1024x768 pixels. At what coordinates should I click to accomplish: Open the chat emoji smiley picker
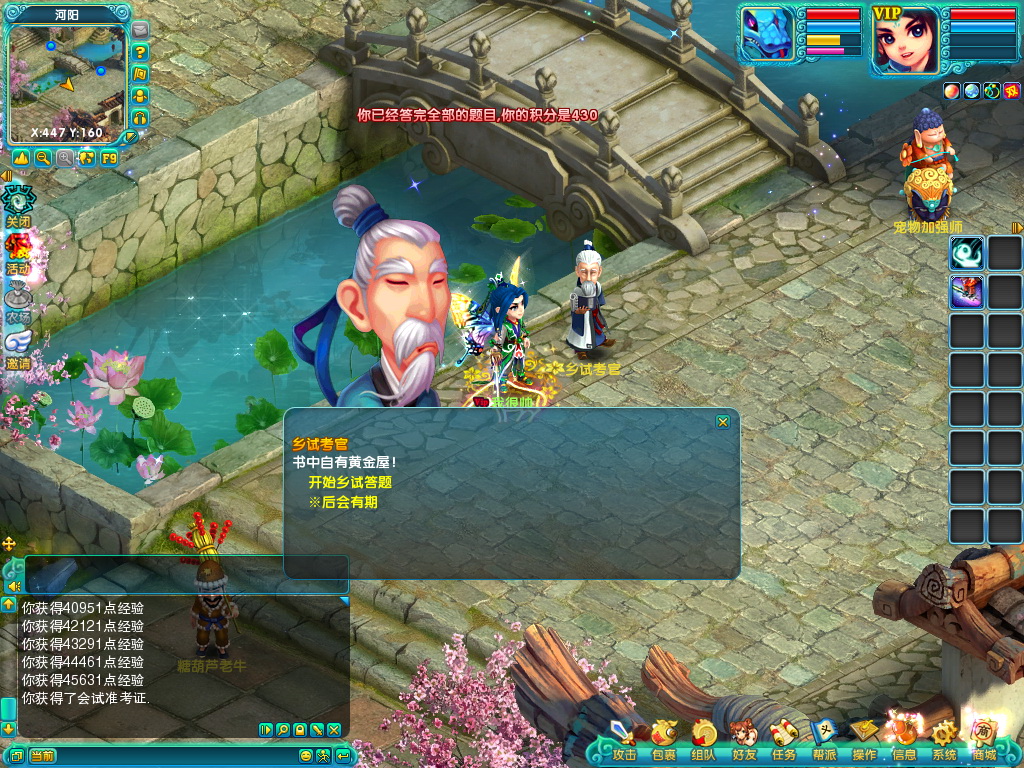point(308,756)
